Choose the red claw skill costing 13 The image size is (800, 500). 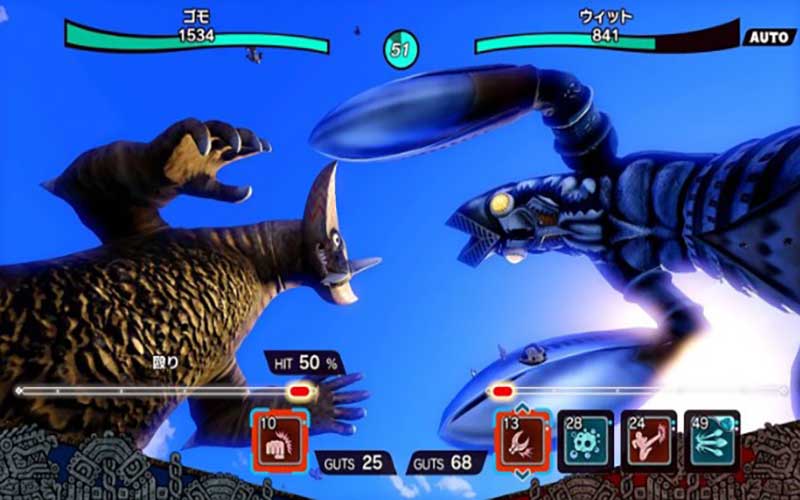click(x=523, y=441)
